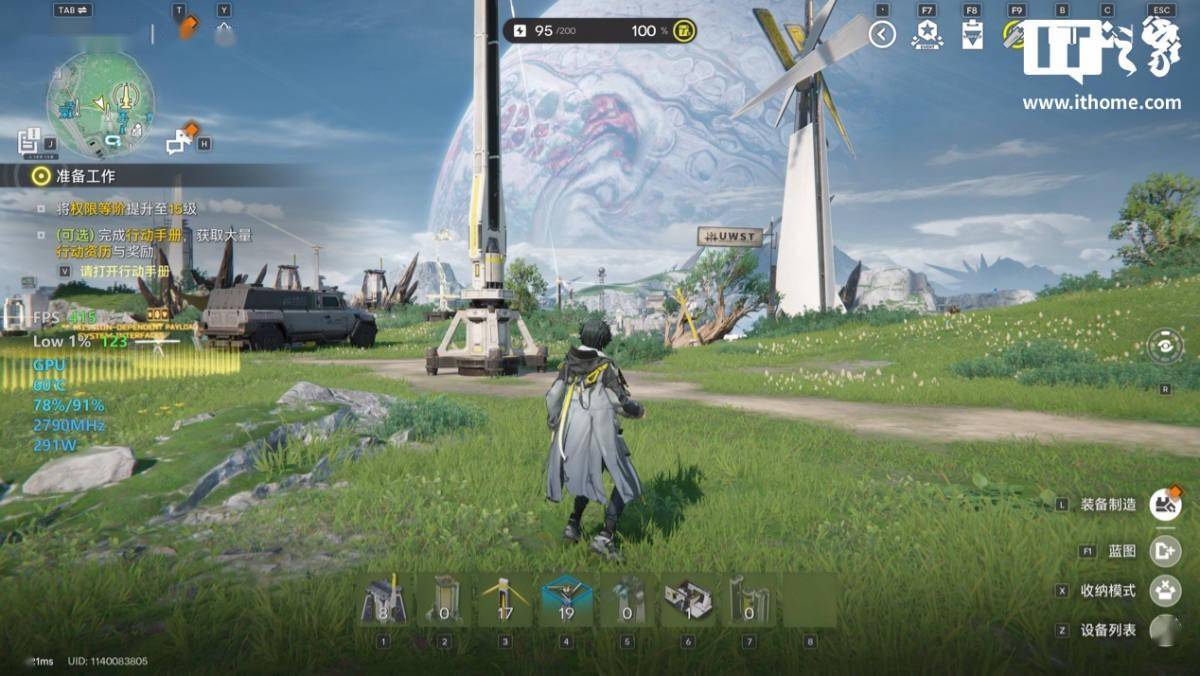Activate 收纳模式 storage mode
Viewport: 1200px width, 676px height.
tap(1164, 590)
